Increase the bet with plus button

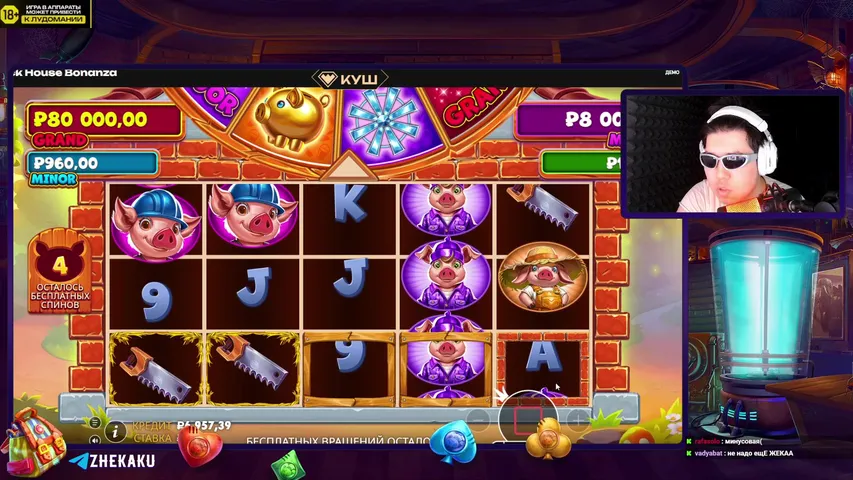(x=577, y=418)
